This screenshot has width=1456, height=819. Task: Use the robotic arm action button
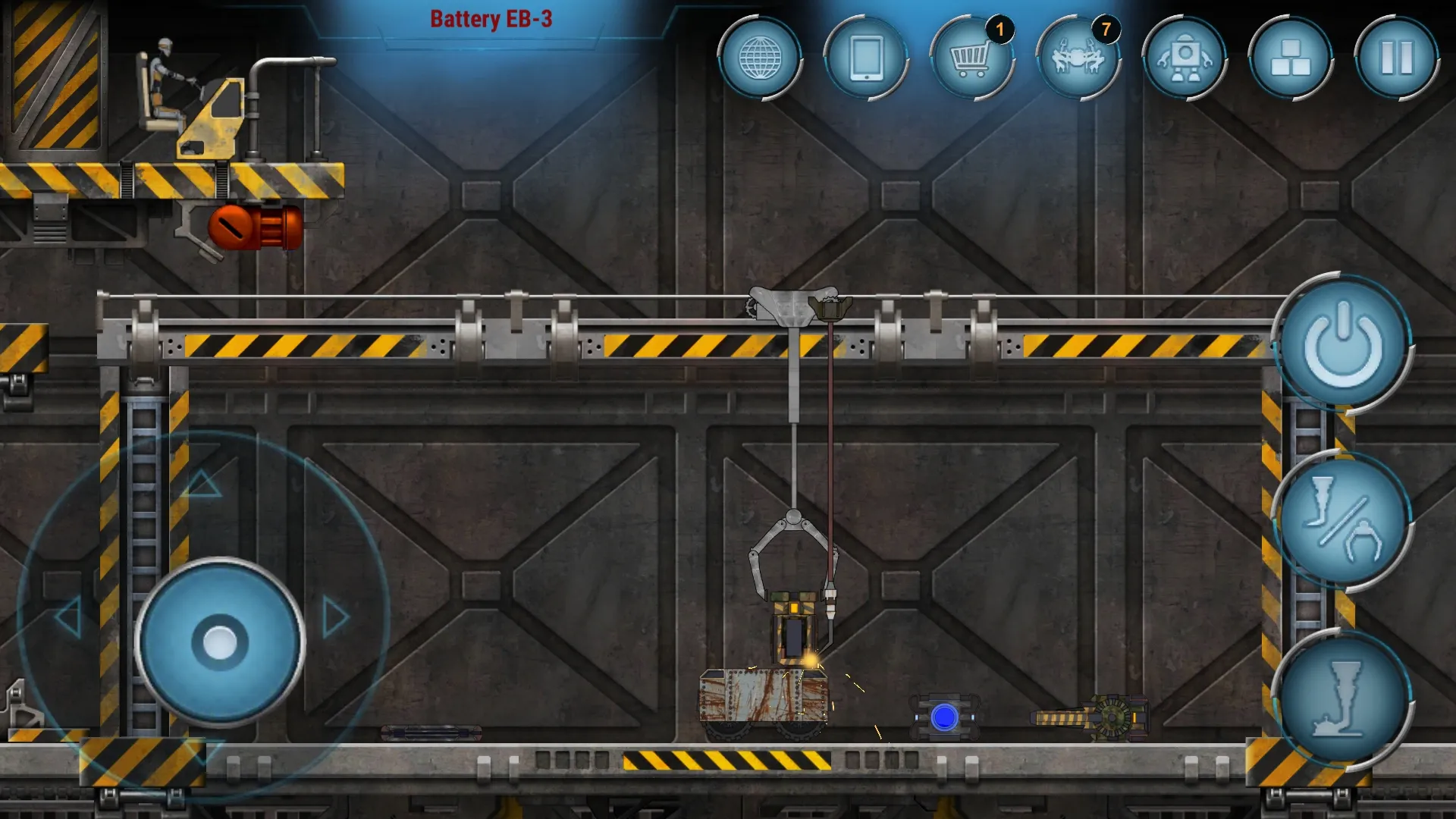pos(1341,699)
